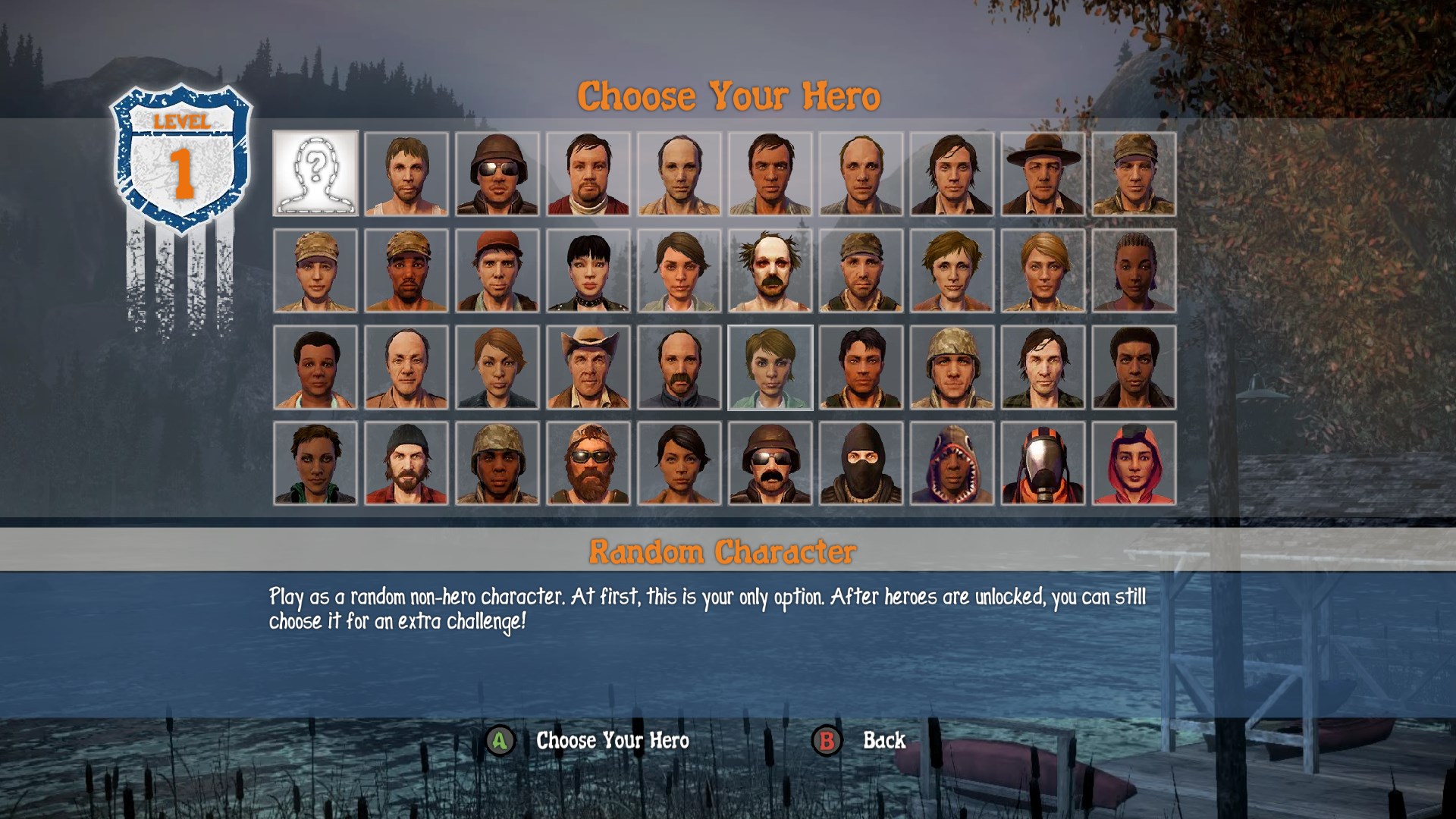Pick the bearded hero in black beanie

(406, 463)
